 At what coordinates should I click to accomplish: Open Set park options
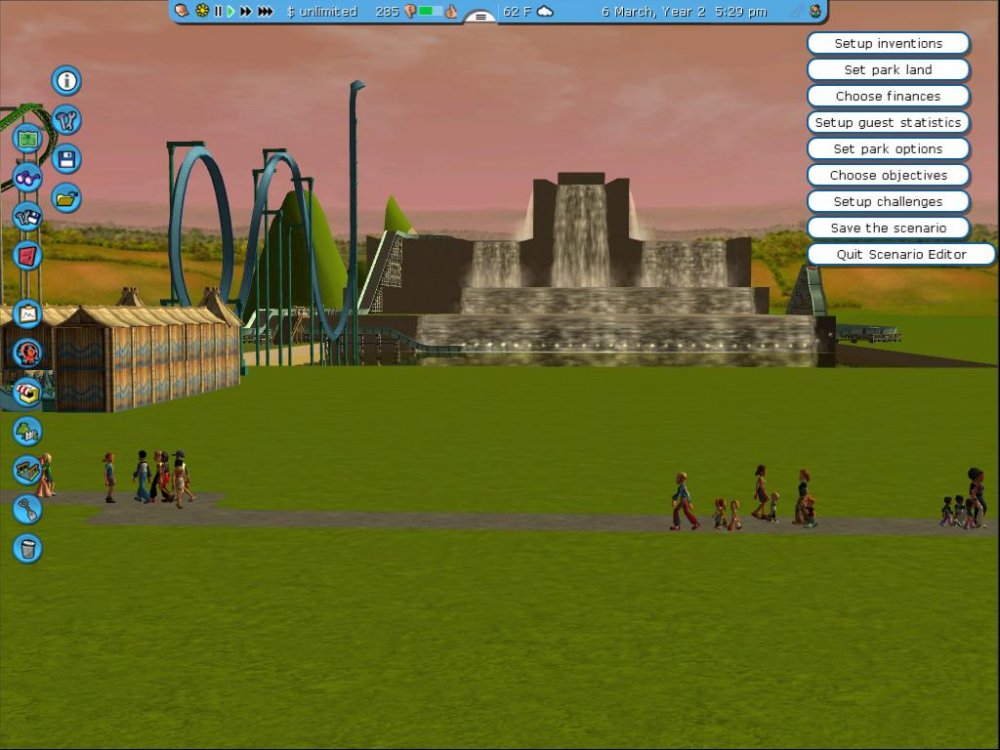[888, 149]
